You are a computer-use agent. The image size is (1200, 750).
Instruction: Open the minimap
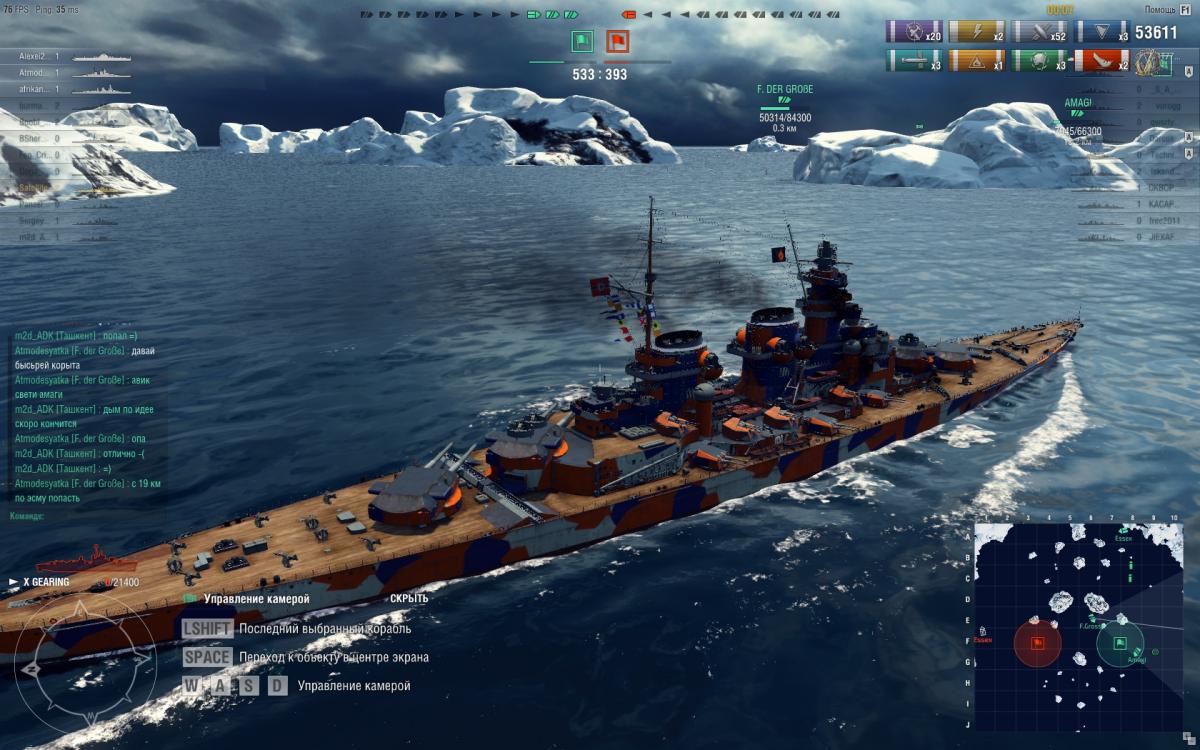(1078, 627)
